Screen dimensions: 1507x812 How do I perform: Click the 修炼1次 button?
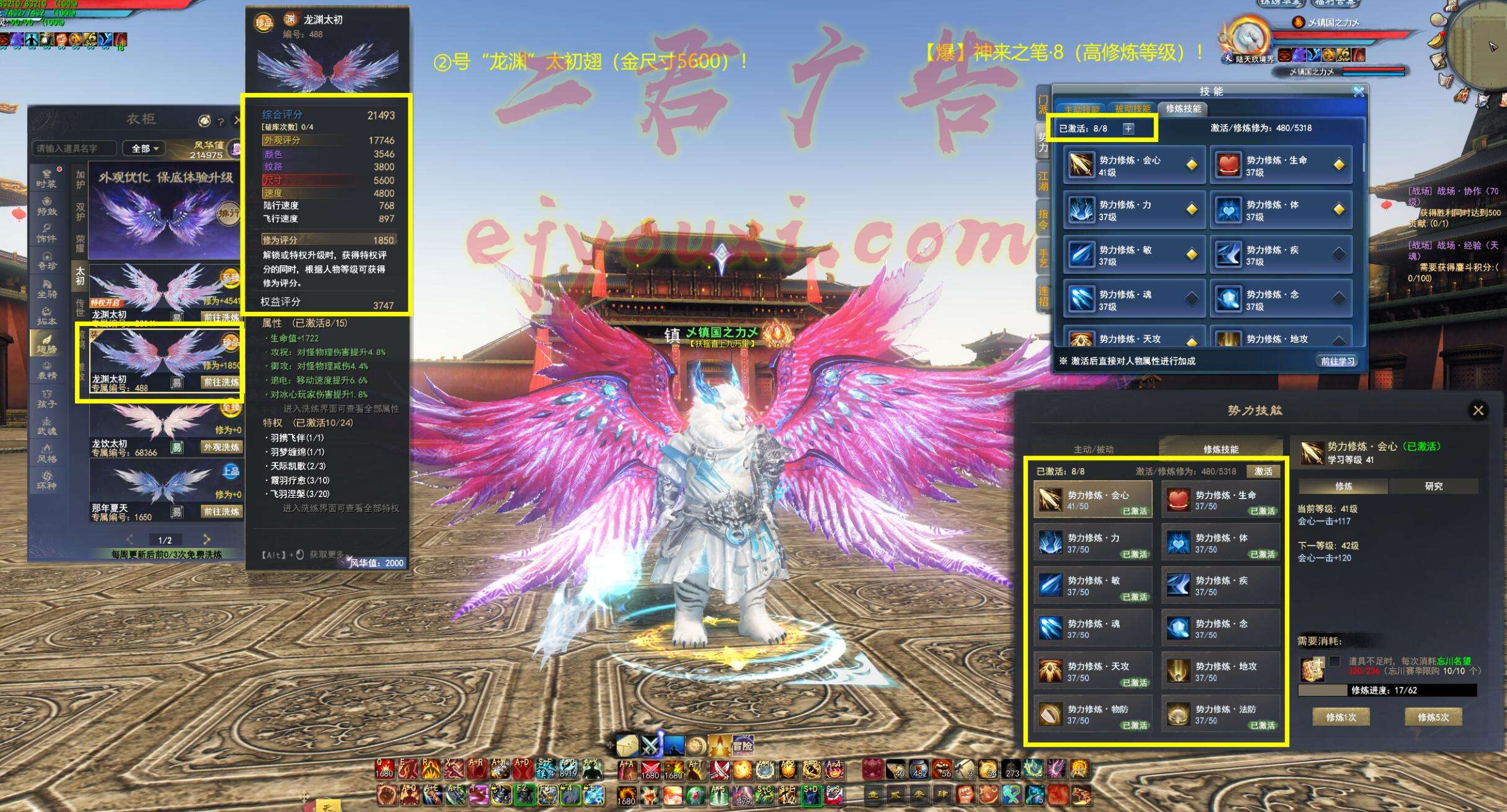point(1341,717)
